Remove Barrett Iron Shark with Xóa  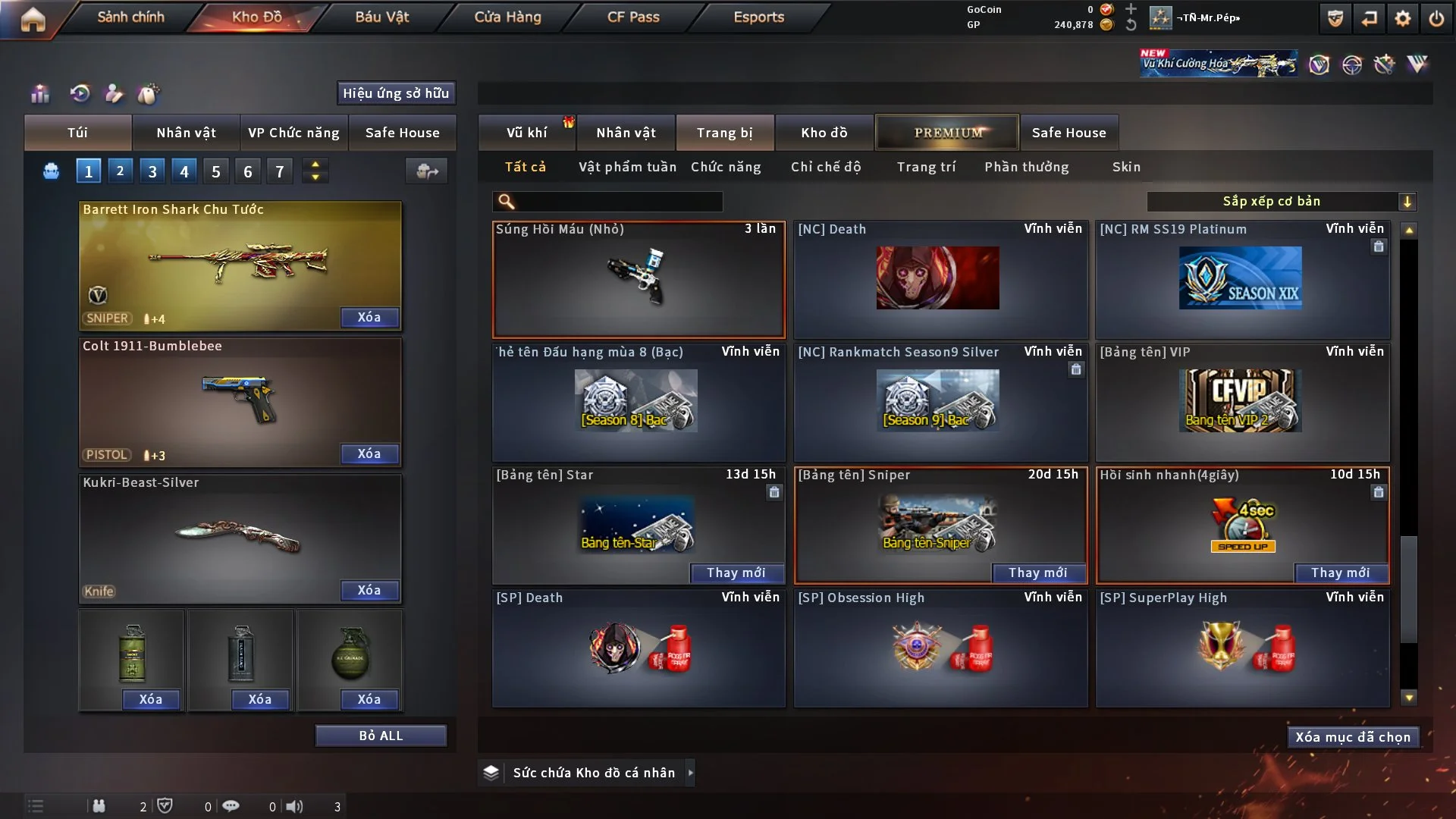click(369, 317)
